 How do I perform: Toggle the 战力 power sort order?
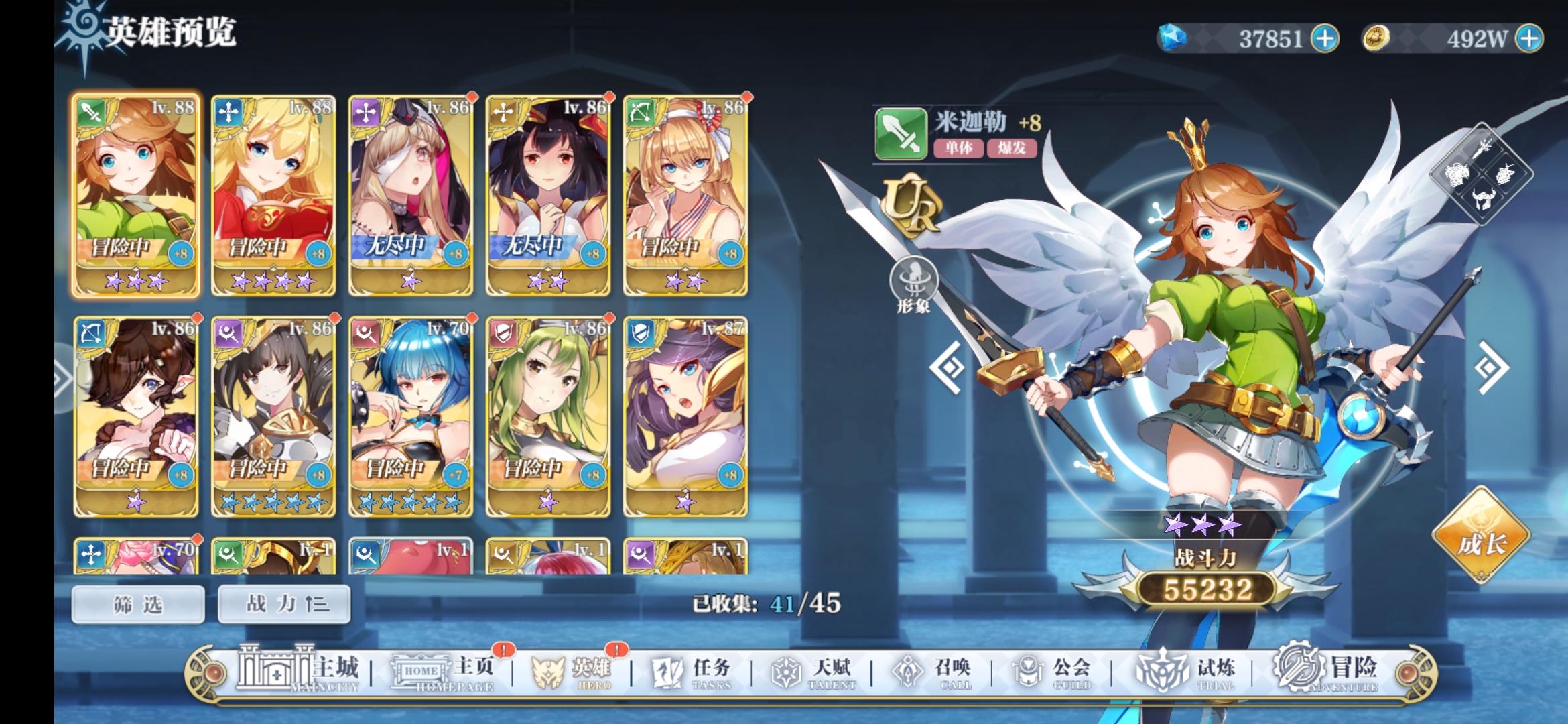tap(283, 603)
